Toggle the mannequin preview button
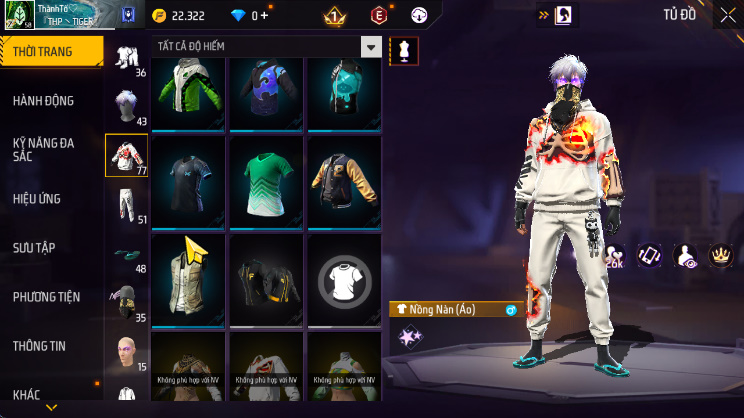The image size is (744, 418). pos(404,51)
